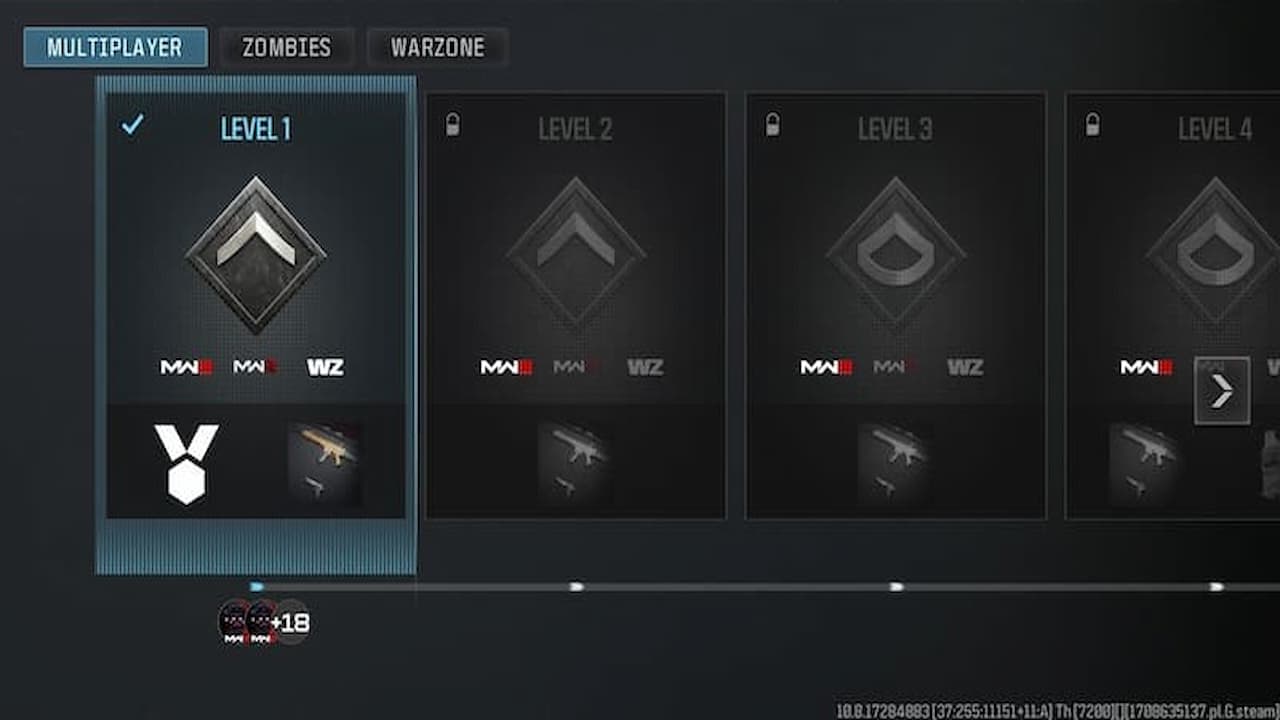Click the Level 3 rank insignia
The image size is (1280, 720).
pyautogui.click(x=895, y=248)
